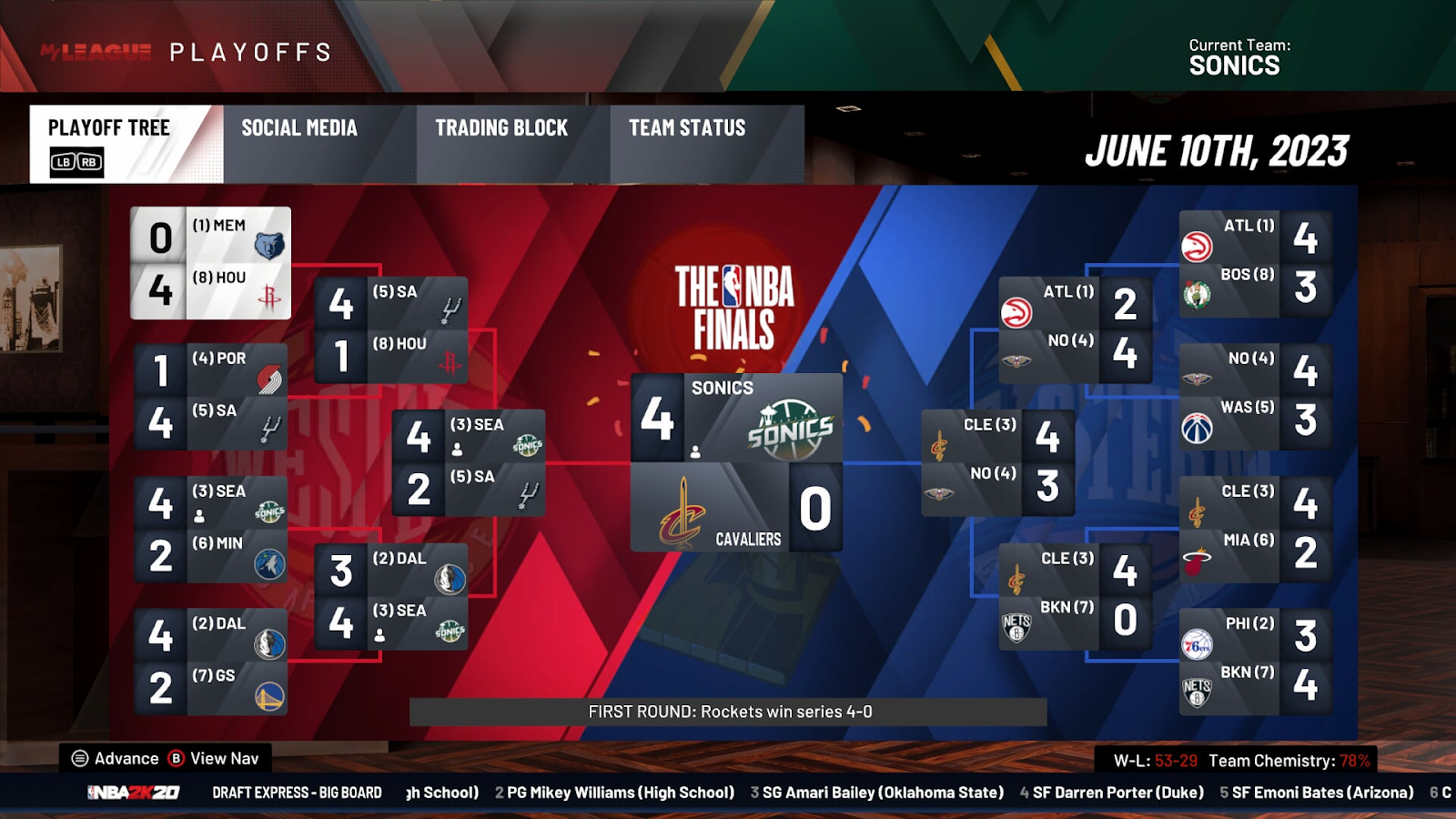View the Atlanta vs Boston first-round series

click(x=1256, y=263)
